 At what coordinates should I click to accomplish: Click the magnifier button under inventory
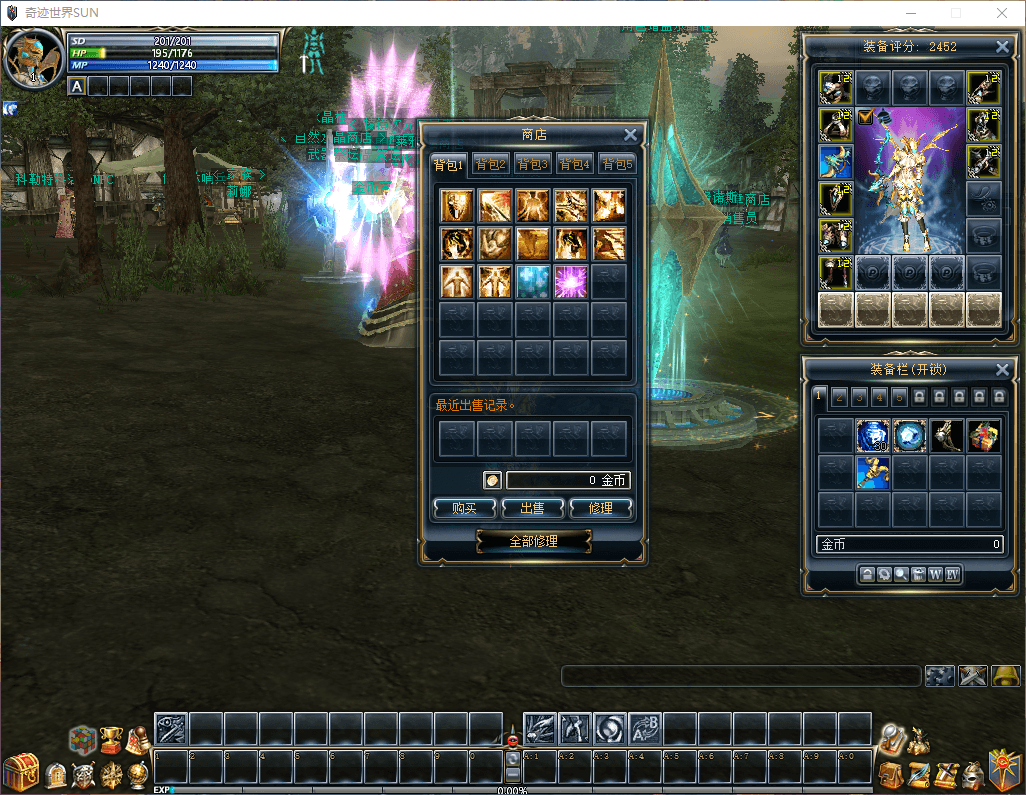(901, 574)
